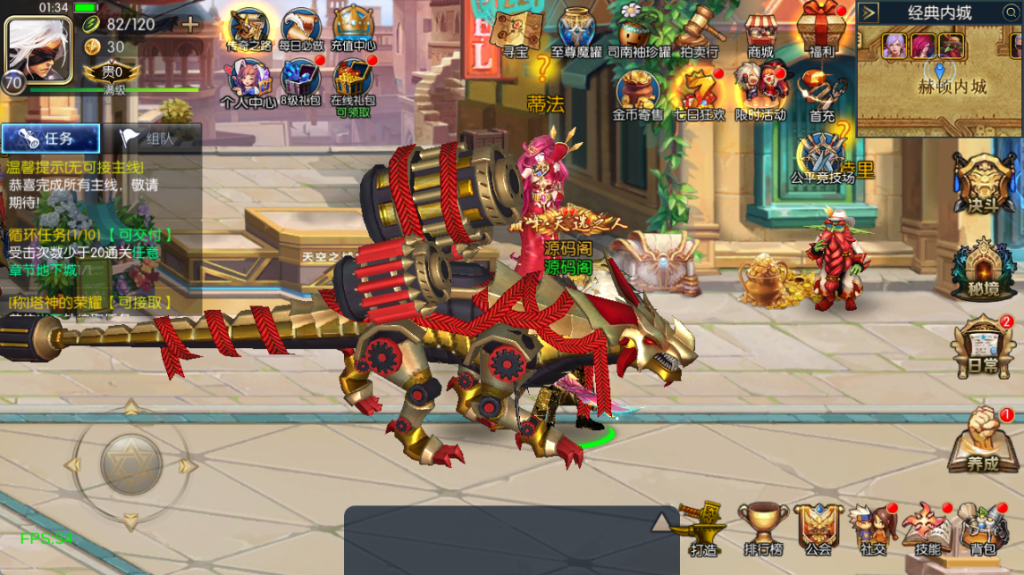
Task: Open the 秘境 secret realm
Action: click(984, 269)
